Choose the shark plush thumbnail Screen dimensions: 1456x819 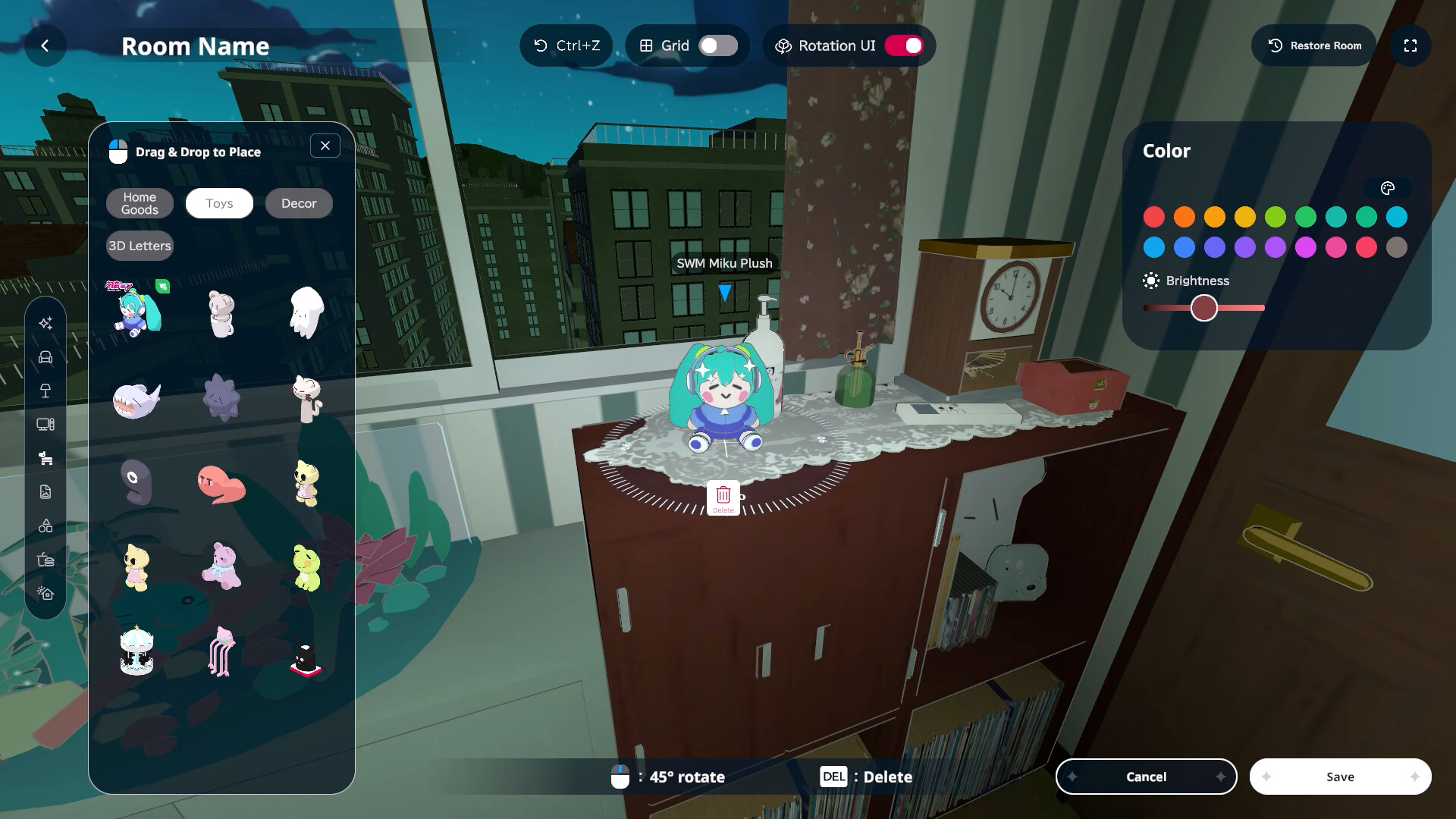136,400
